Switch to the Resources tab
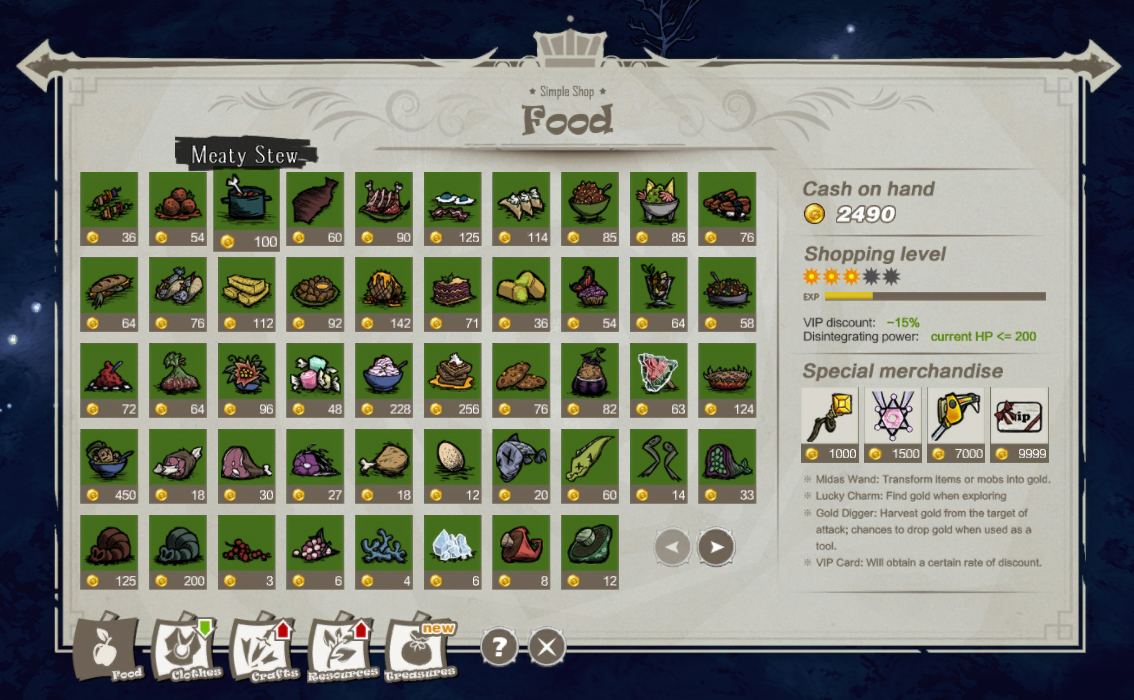The width and height of the screenshot is (1134, 700). (343, 650)
